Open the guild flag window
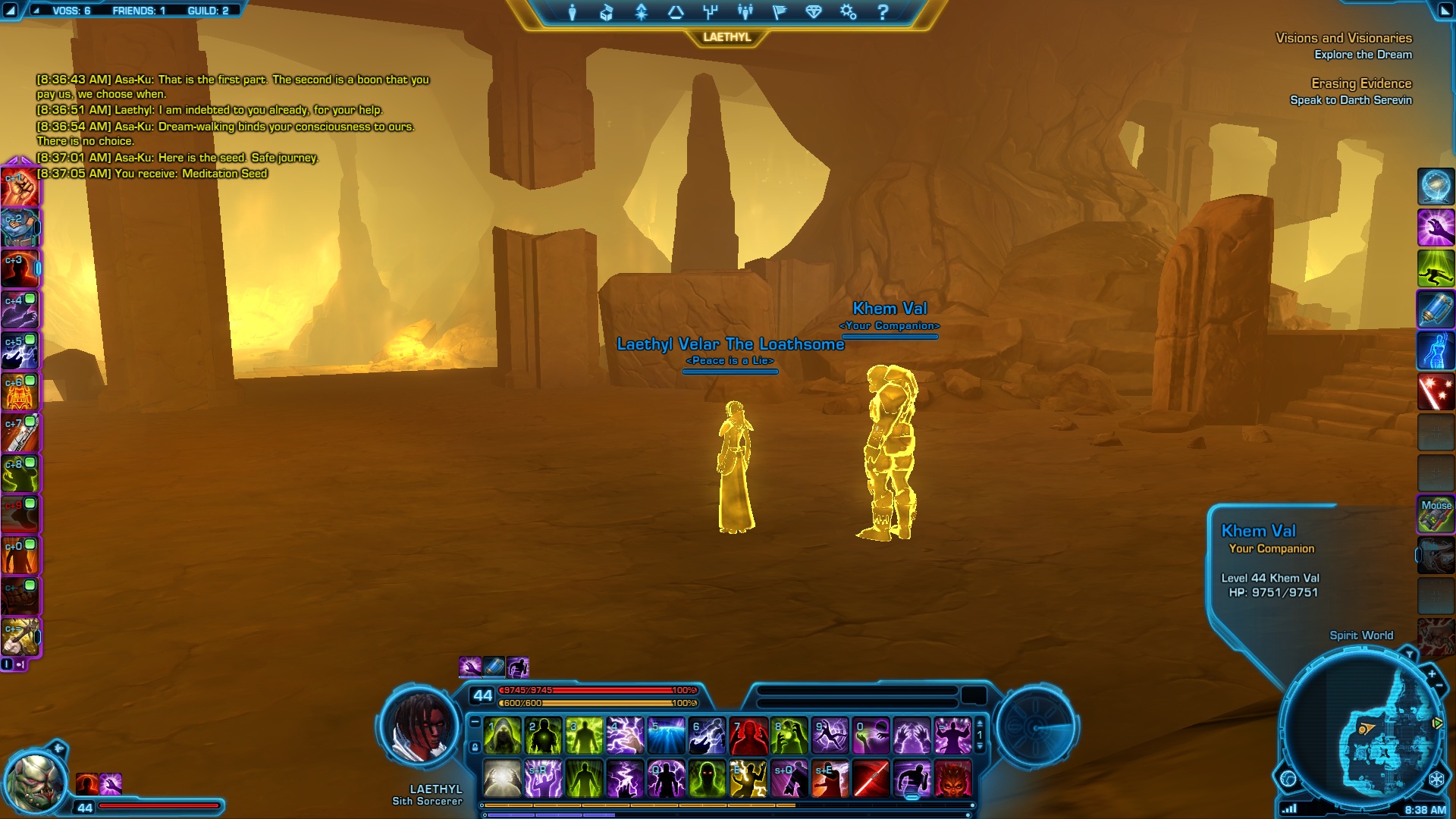 [779, 12]
